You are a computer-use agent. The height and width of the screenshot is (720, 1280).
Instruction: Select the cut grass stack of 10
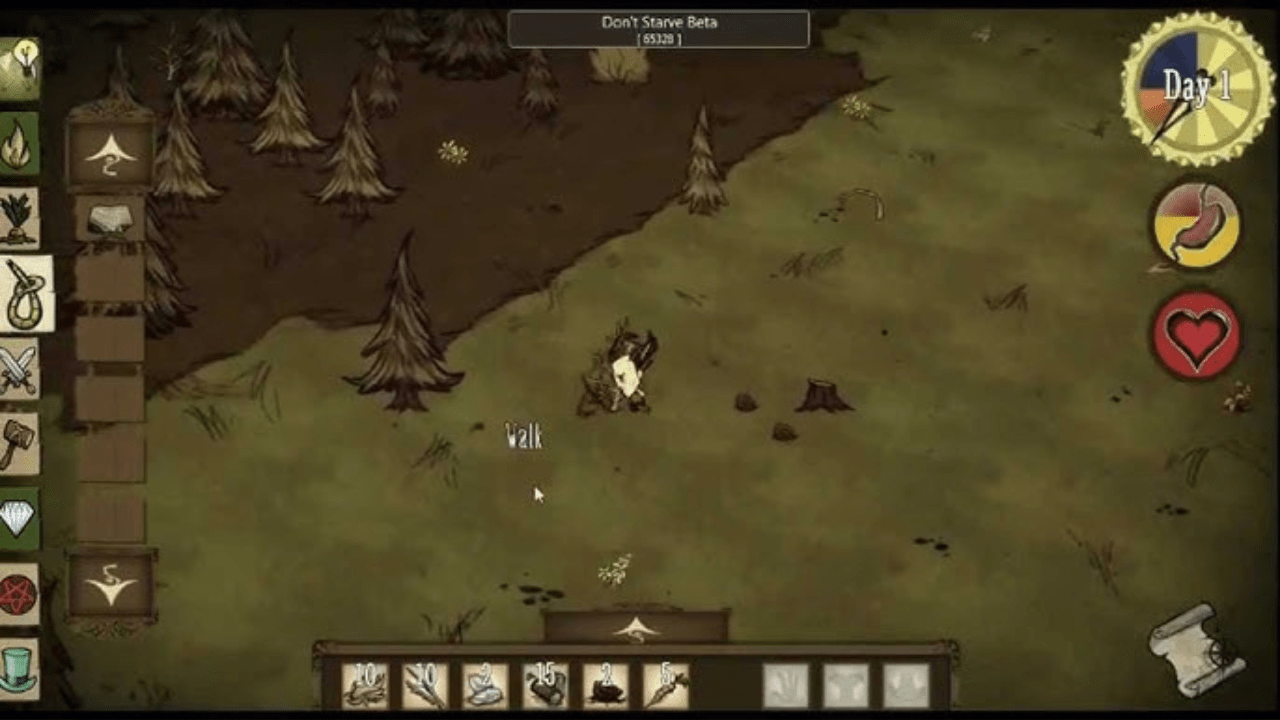(365, 685)
